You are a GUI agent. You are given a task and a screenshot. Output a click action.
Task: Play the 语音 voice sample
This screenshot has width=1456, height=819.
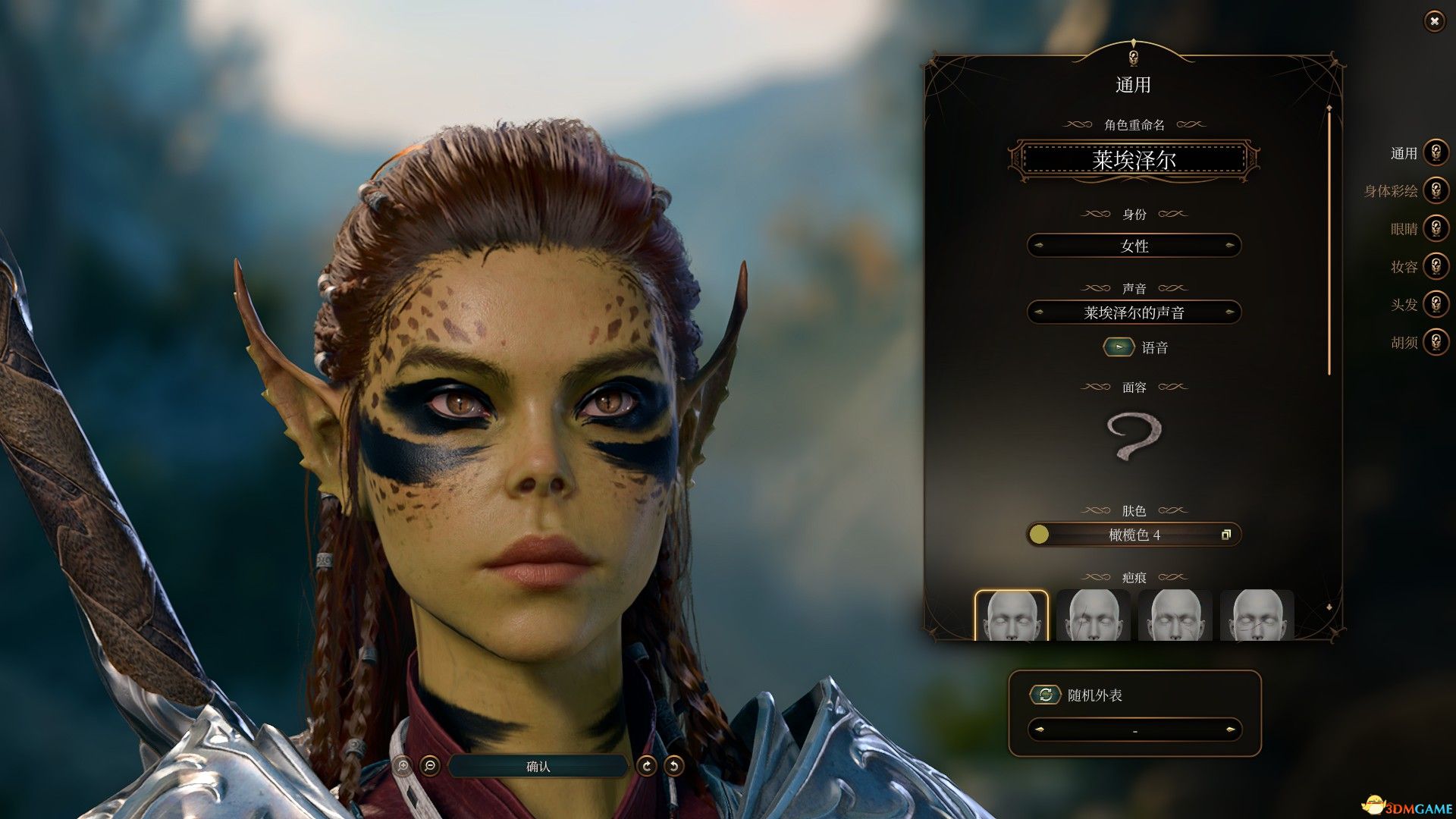1119,347
